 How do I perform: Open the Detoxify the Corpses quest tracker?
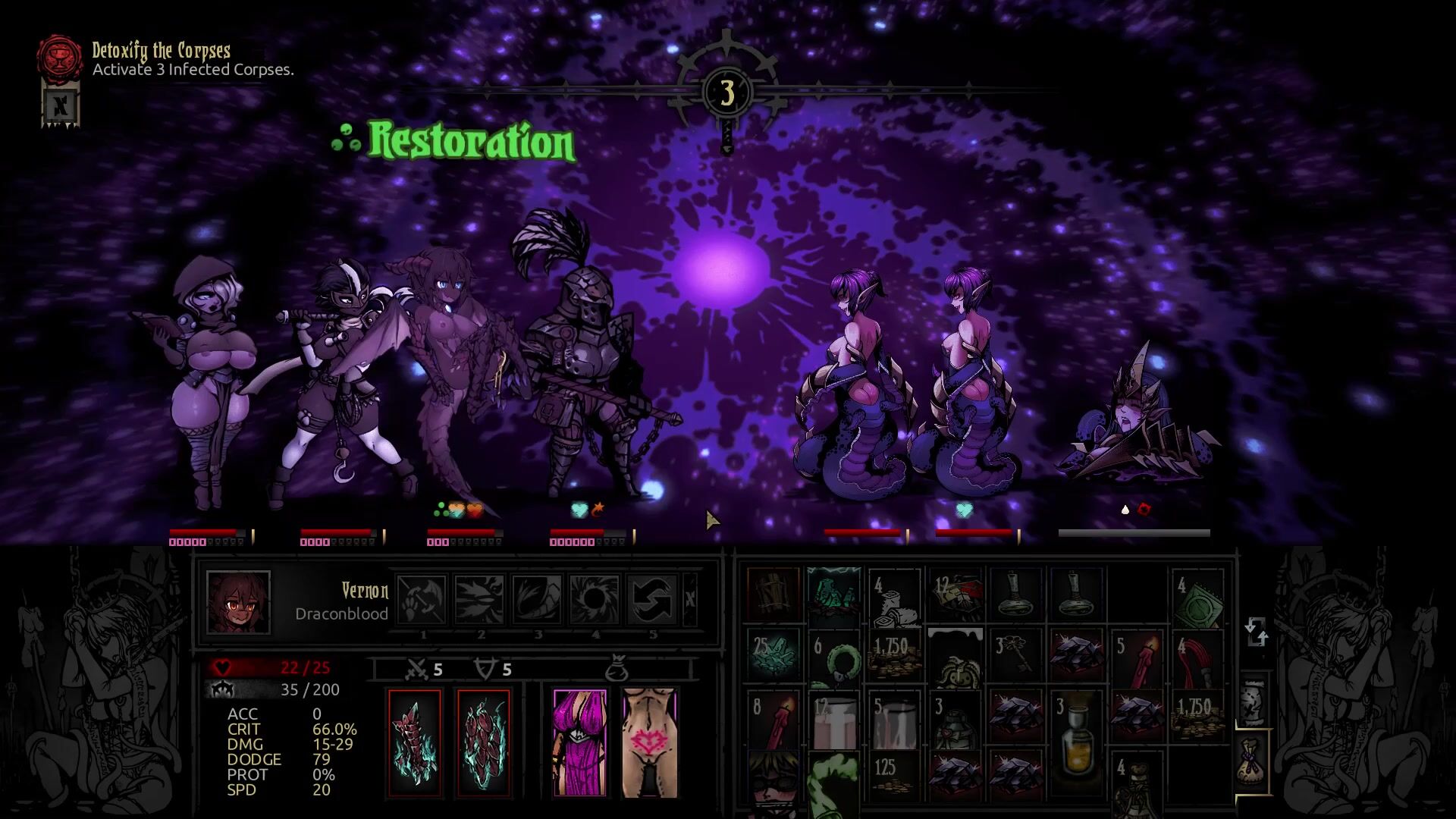(x=60, y=56)
